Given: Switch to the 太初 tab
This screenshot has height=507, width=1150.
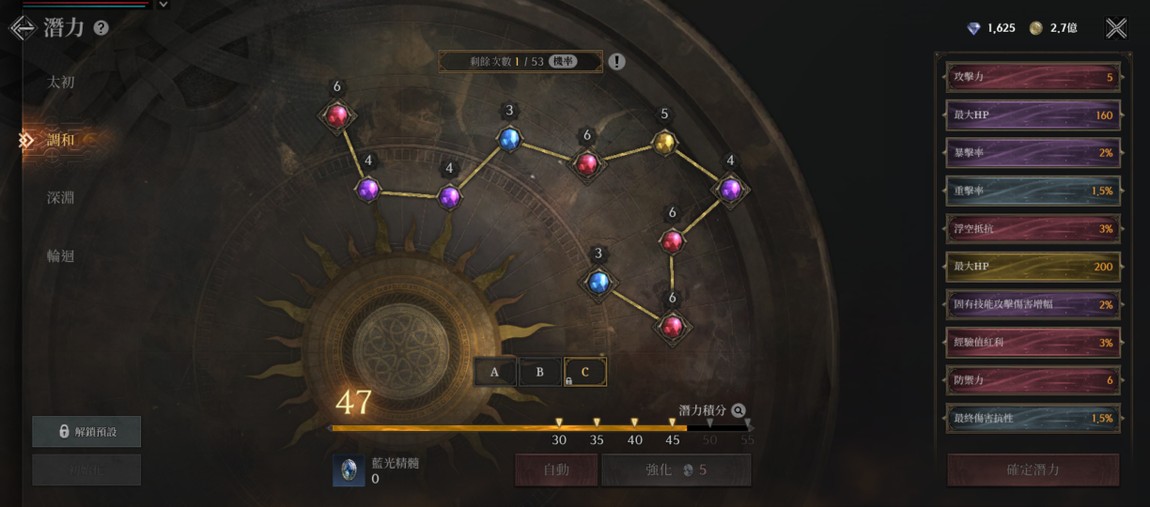Looking at the screenshot, I should (61, 82).
